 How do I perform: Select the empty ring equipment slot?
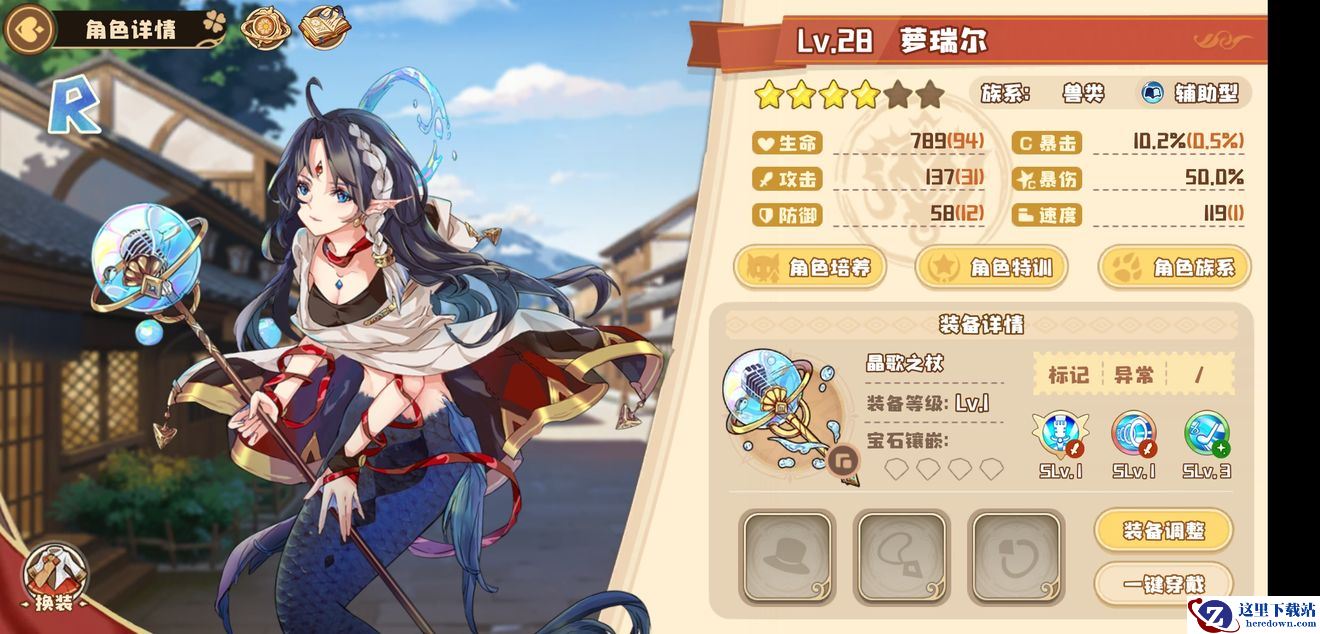[x=1015, y=558]
